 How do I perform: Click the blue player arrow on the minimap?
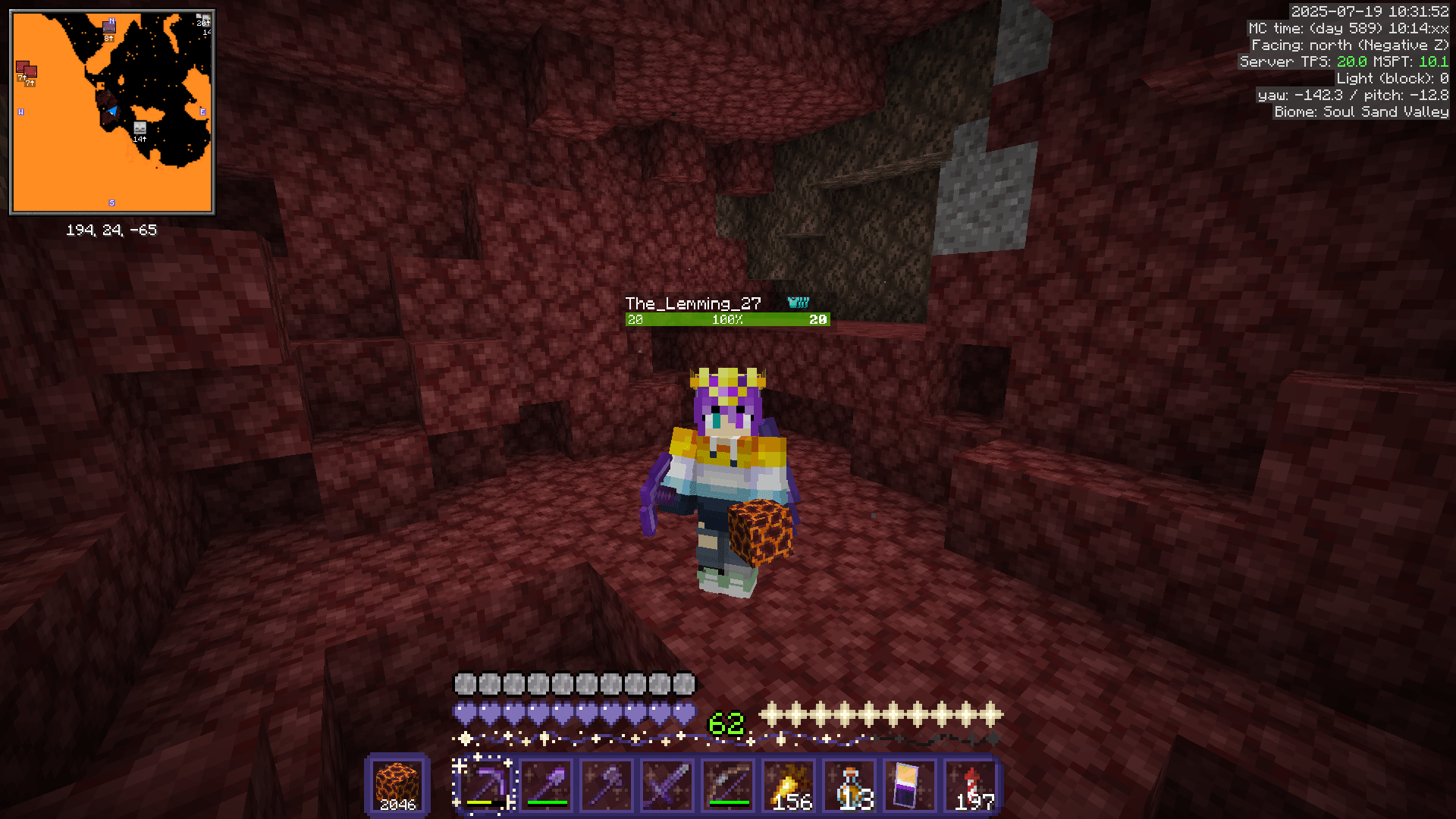pyautogui.click(x=111, y=111)
